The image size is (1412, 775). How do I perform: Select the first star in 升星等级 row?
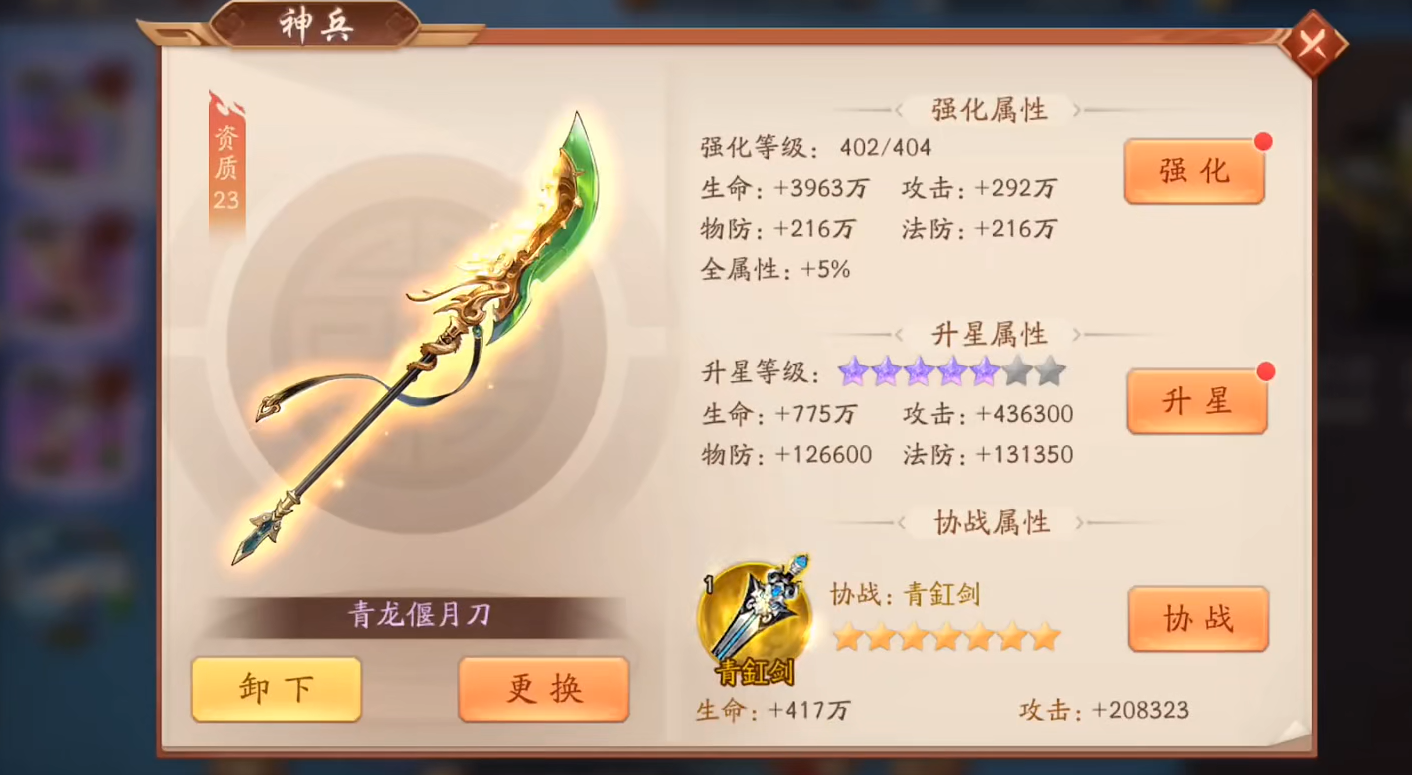pyautogui.click(x=852, y=371)
